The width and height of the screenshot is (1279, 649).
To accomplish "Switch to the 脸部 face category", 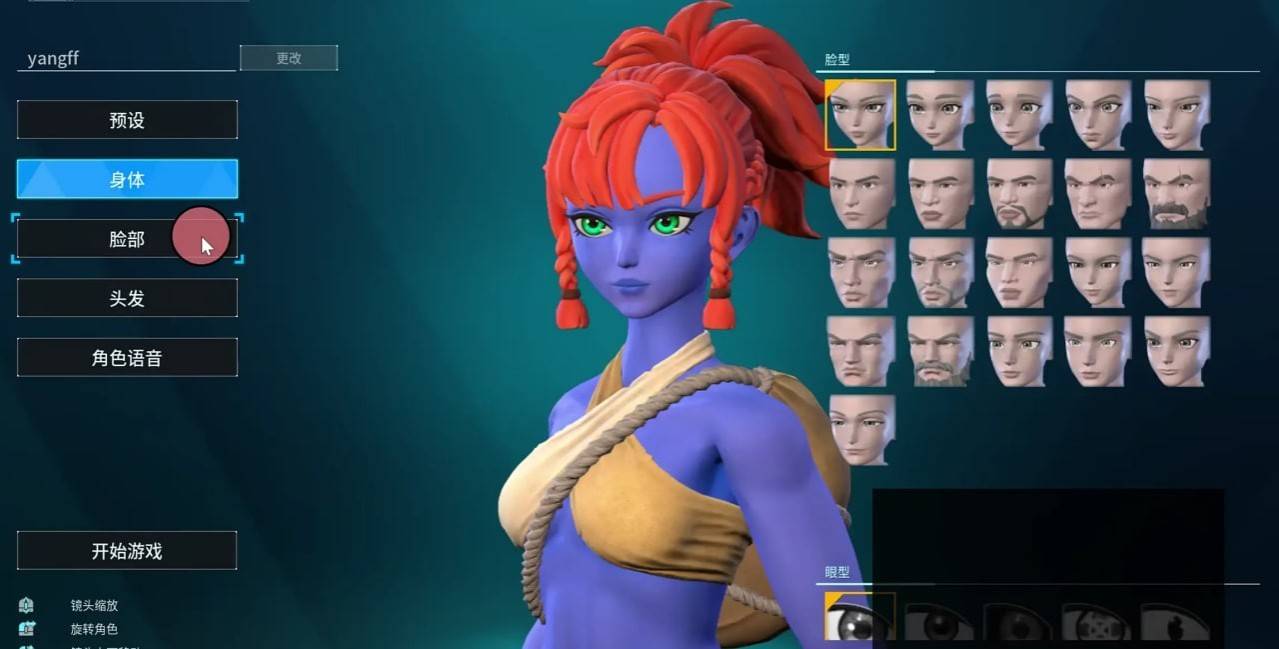I will 127,239.
